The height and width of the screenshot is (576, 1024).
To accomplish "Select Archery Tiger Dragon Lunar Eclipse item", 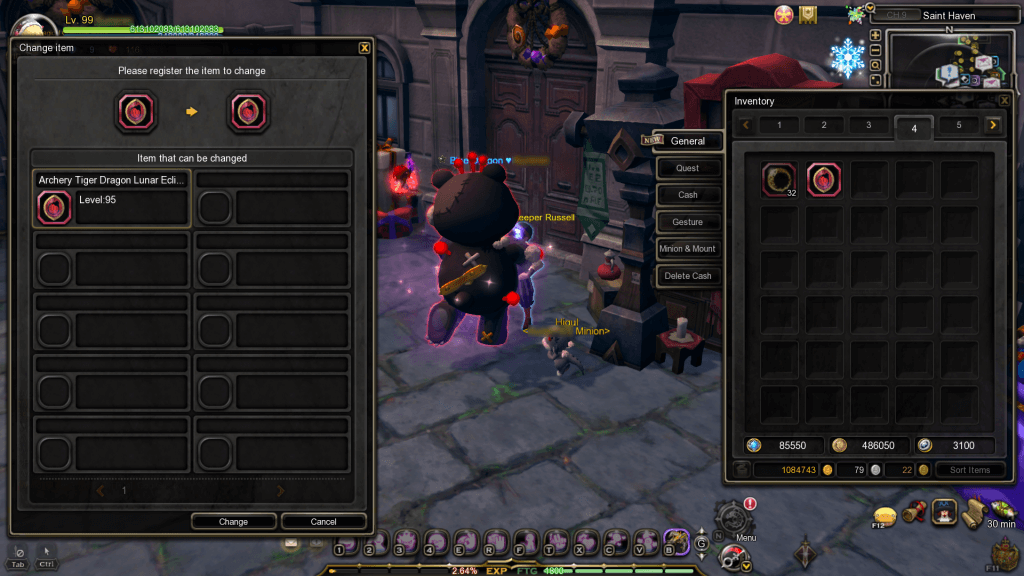I will 111,199.
